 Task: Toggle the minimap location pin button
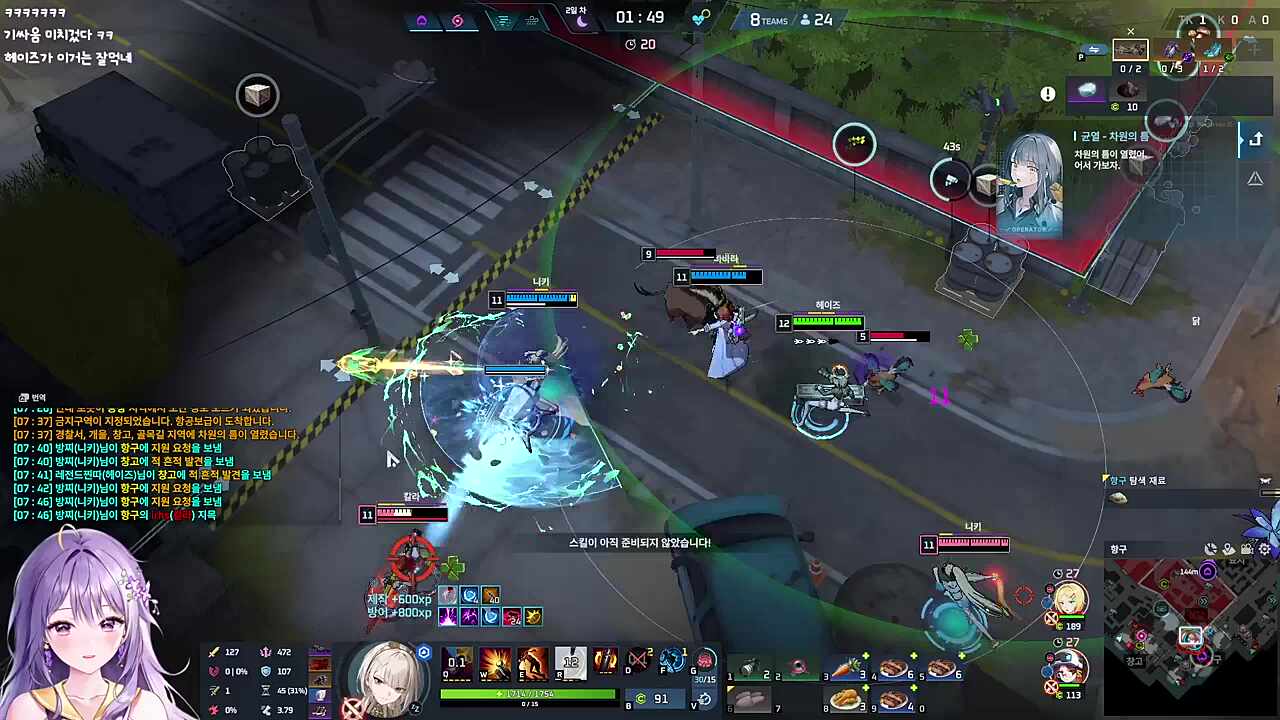1229,549
